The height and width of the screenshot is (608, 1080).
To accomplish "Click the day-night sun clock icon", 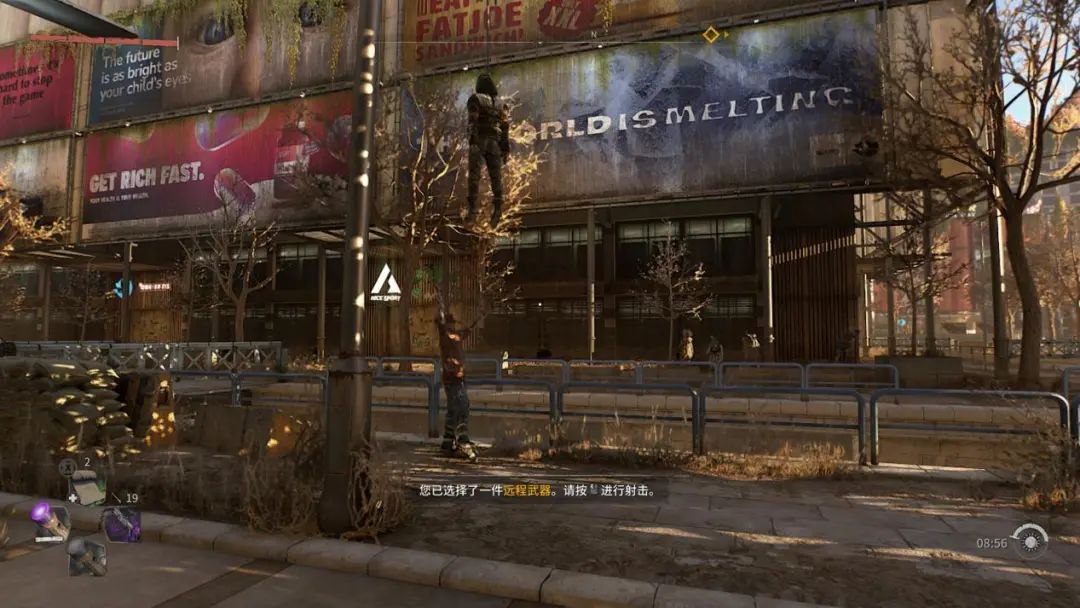I will tap(1030, 541).
